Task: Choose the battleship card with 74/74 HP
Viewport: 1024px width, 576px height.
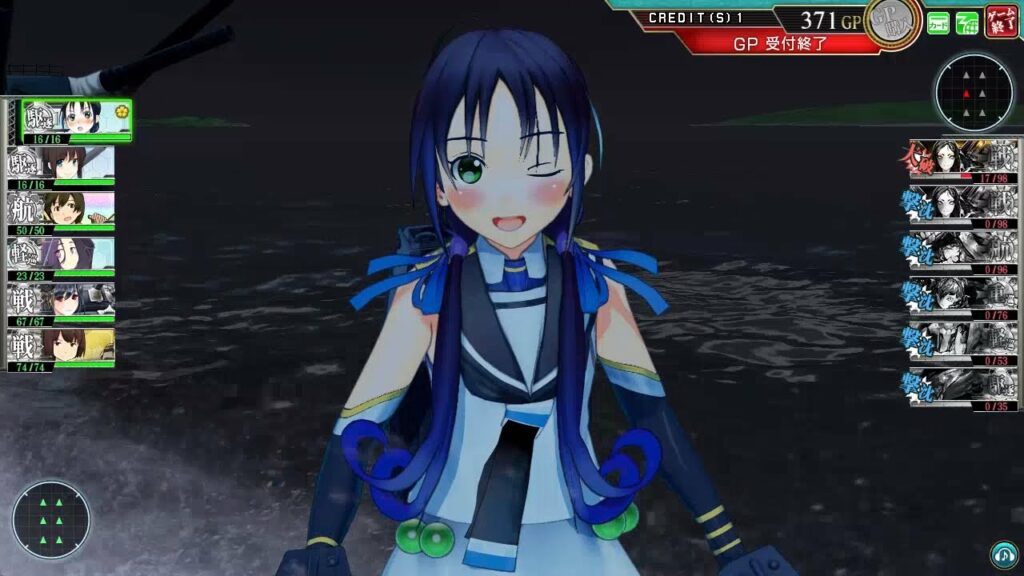Action: [62, 349]
